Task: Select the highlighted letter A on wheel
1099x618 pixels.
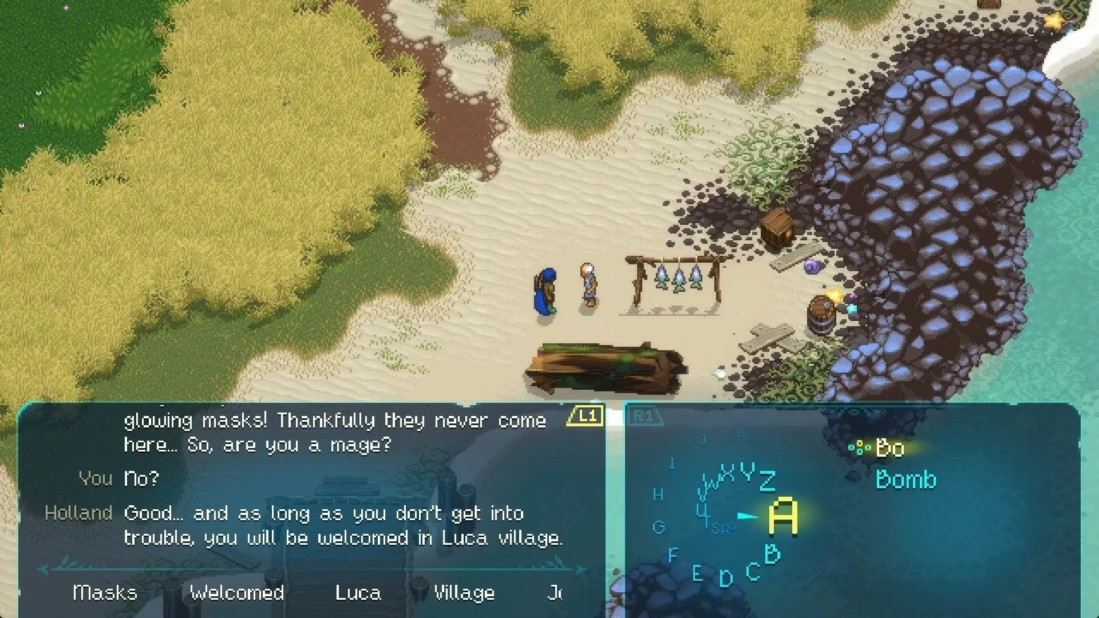Action: click(783, 517)
